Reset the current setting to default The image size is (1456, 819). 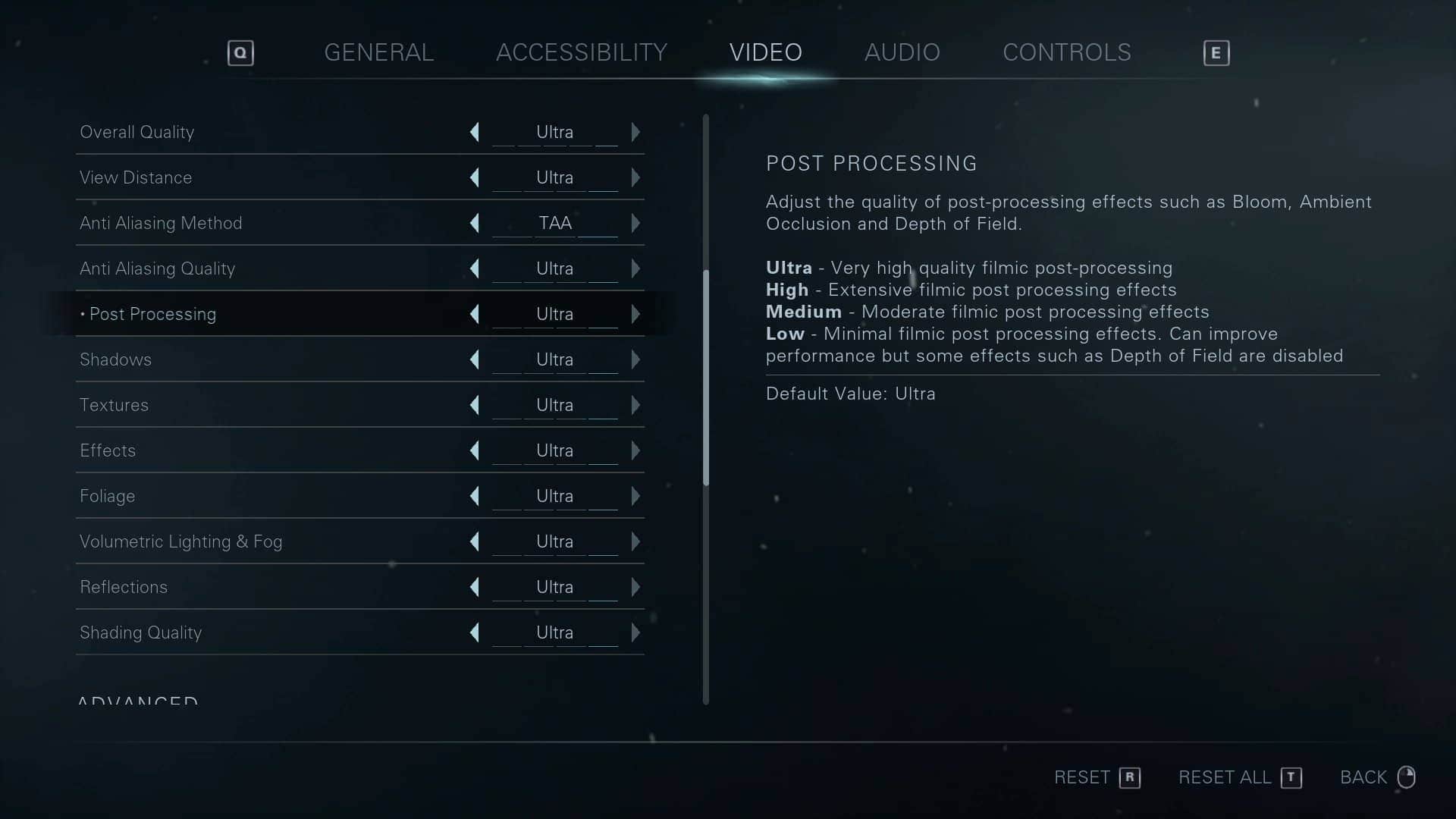click(x=1097, y=777)
